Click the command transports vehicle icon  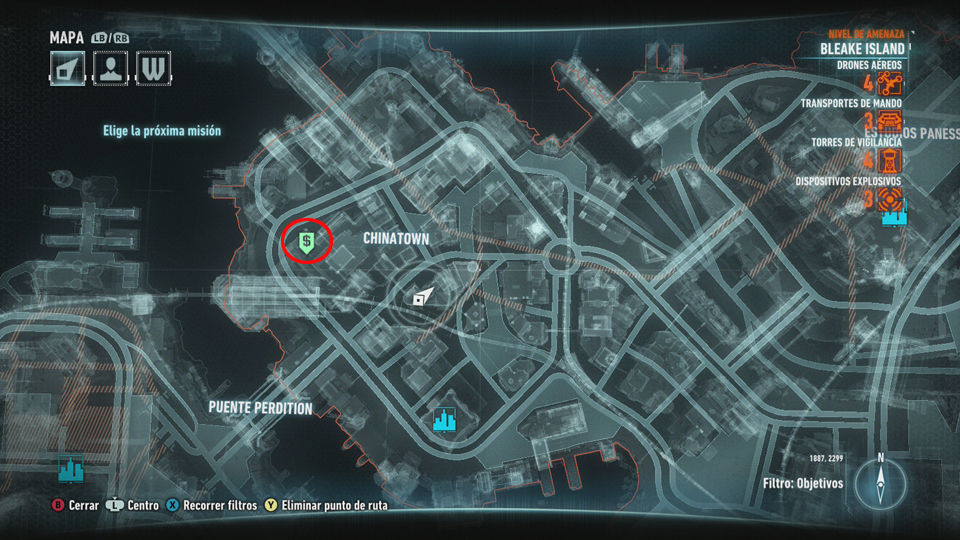pos(889,122)
